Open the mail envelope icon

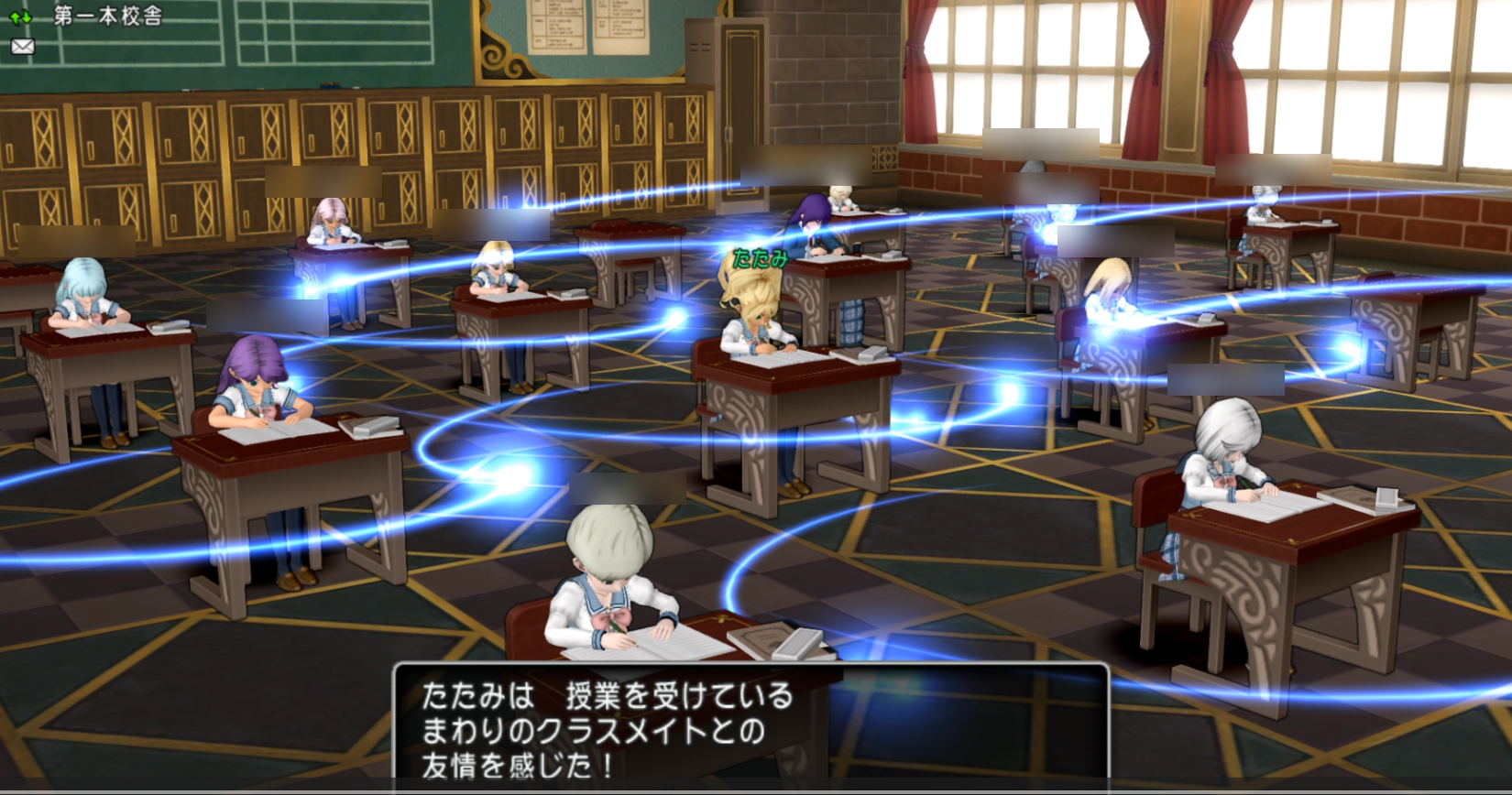click(x=22, y=46)
